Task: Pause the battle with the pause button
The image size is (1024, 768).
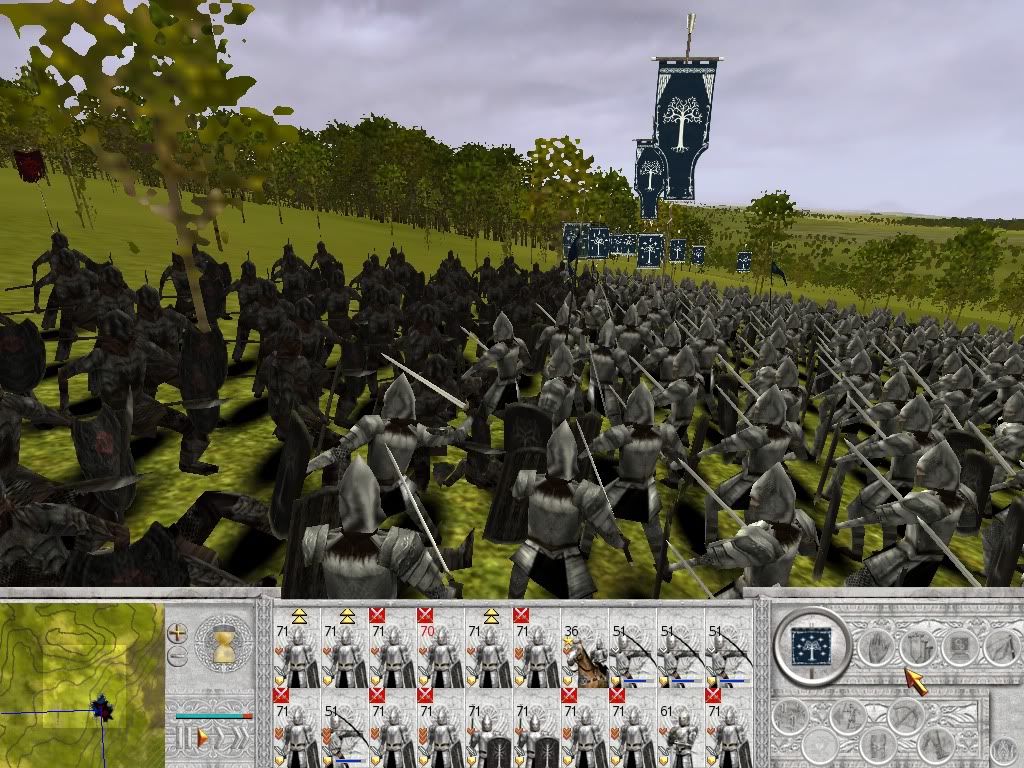Action: click(x=183, y=738)
